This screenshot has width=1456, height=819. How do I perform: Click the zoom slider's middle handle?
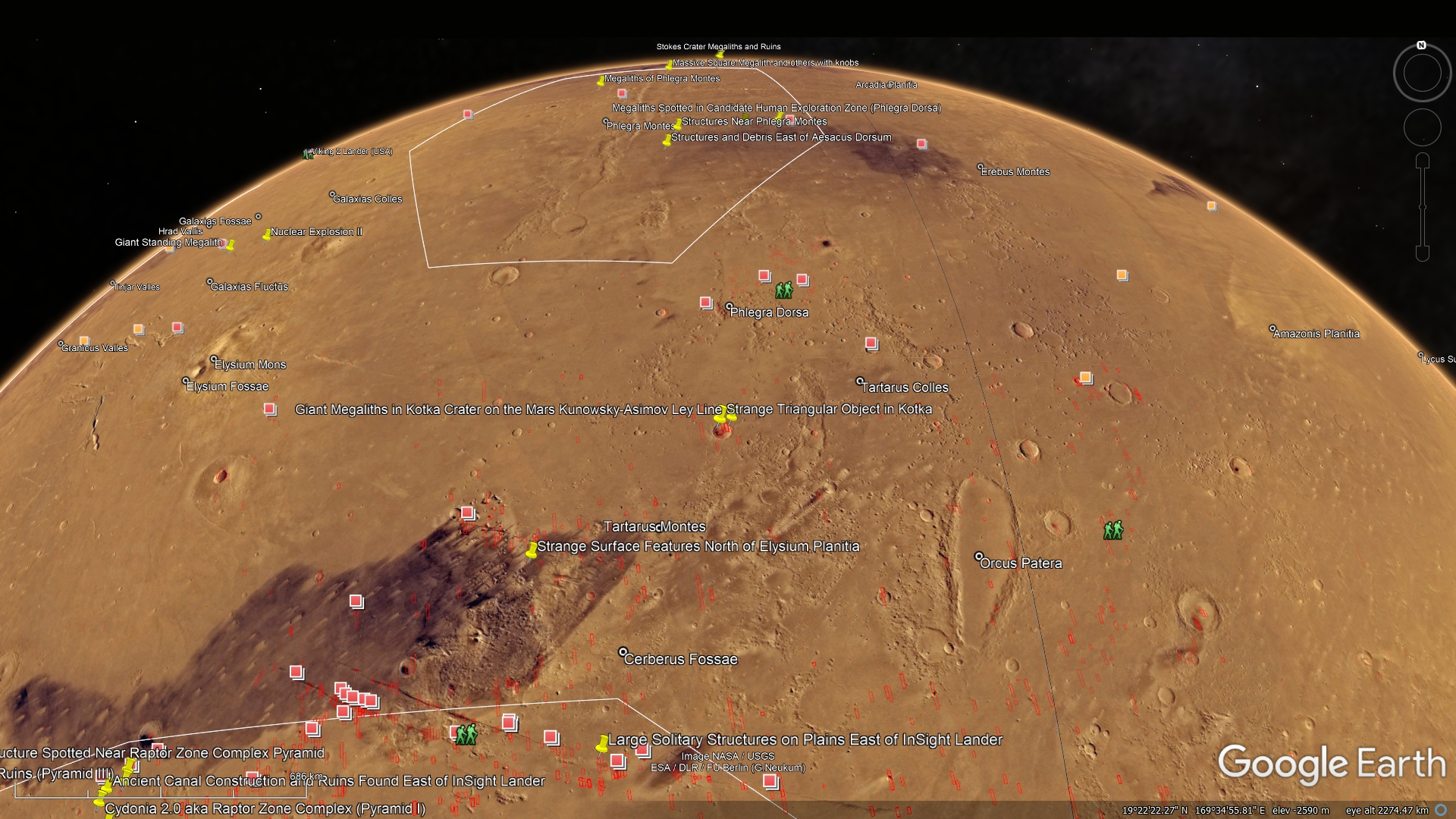(1423, 207)
